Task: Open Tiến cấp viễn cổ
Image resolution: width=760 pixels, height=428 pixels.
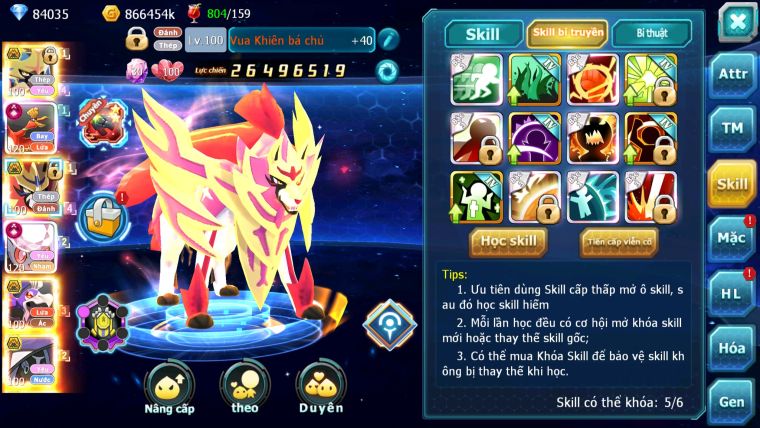Action: (619, 241)
